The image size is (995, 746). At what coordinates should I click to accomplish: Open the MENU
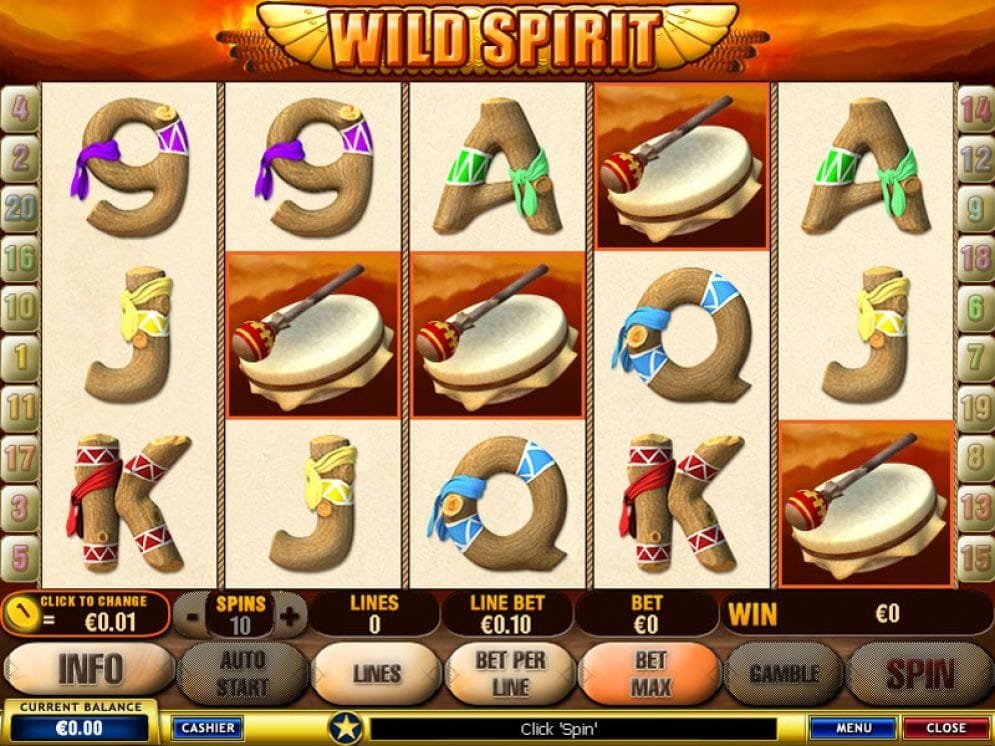[x=853, y=728]
